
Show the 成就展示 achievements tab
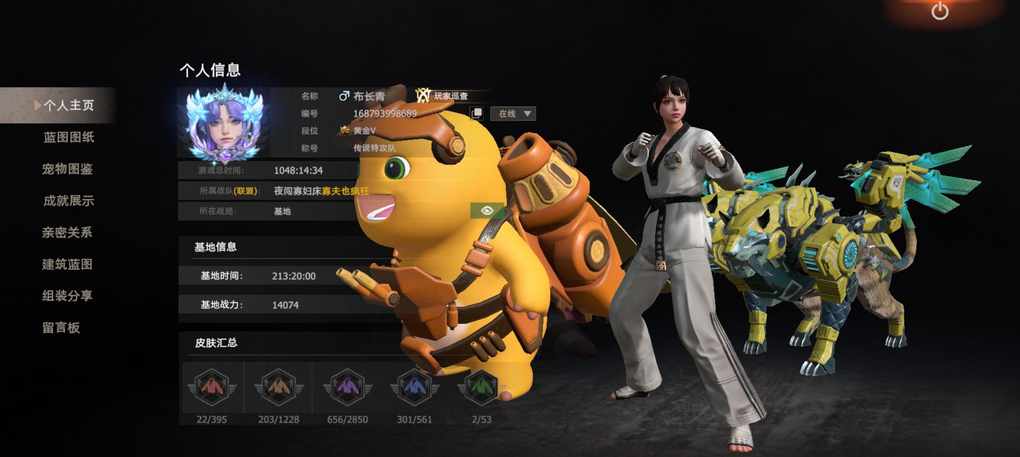click(x=68, y=200)
